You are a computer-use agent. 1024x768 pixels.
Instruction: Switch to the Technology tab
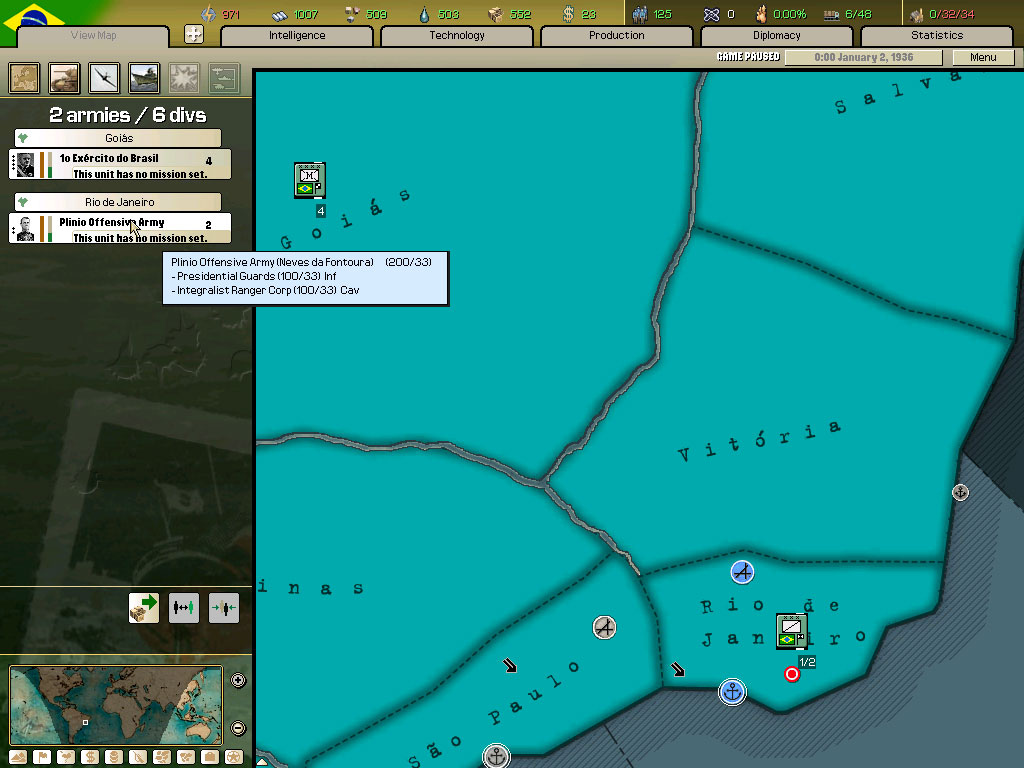[x=457, y=36]
